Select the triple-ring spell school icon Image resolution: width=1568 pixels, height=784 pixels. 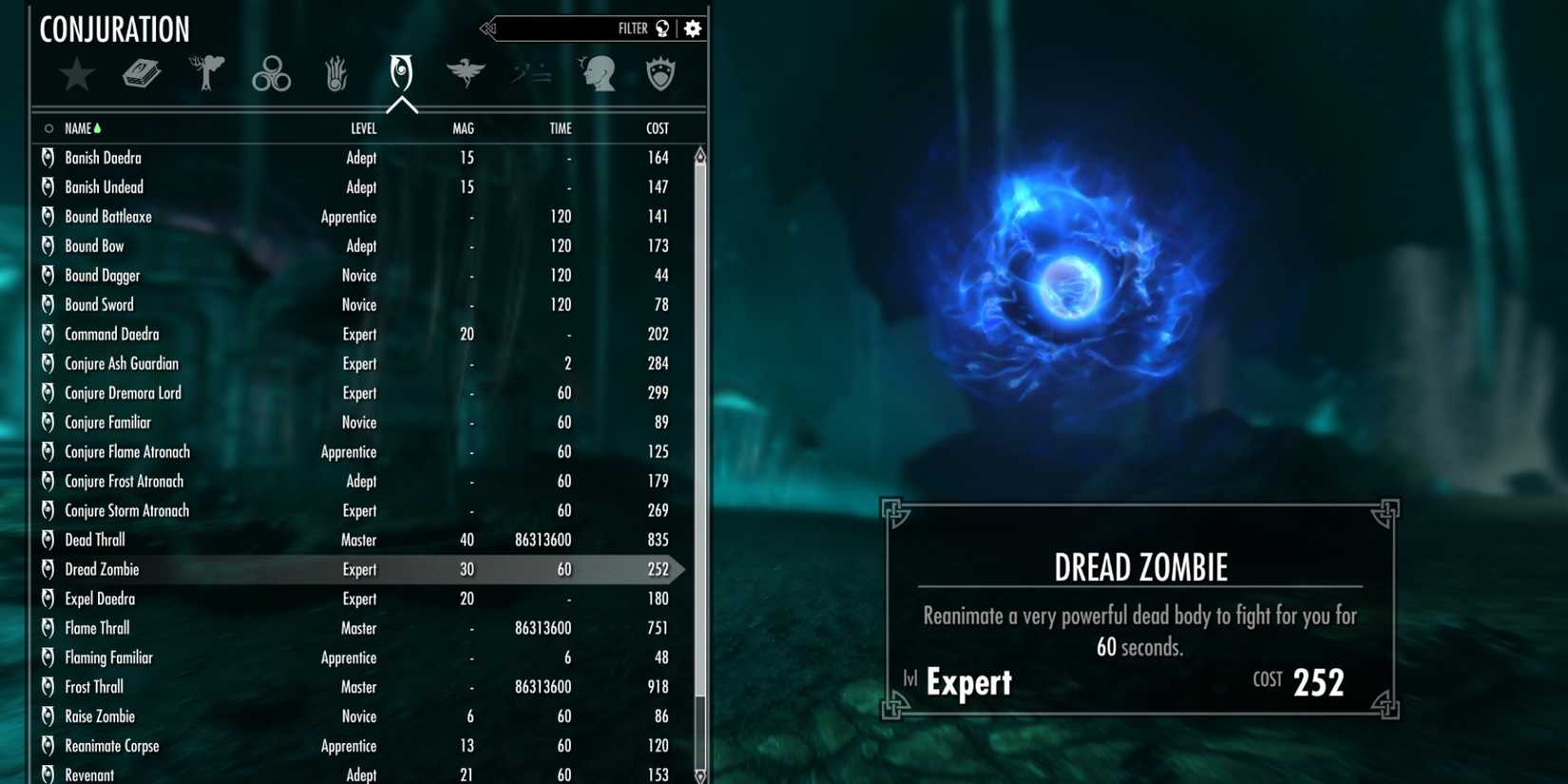(x=271, y=74)
